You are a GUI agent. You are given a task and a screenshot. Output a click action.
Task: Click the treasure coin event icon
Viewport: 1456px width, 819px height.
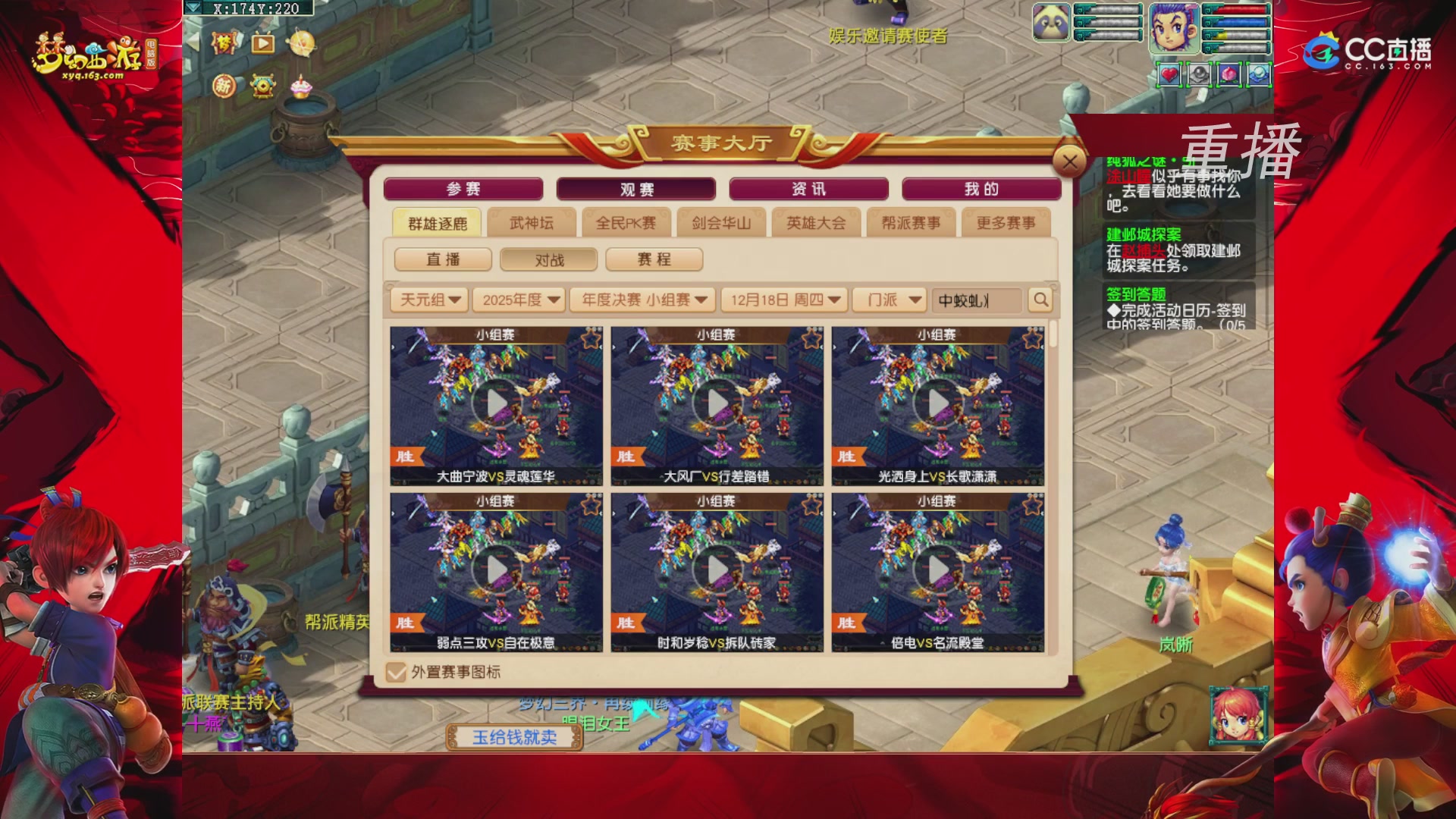(262, 87)
